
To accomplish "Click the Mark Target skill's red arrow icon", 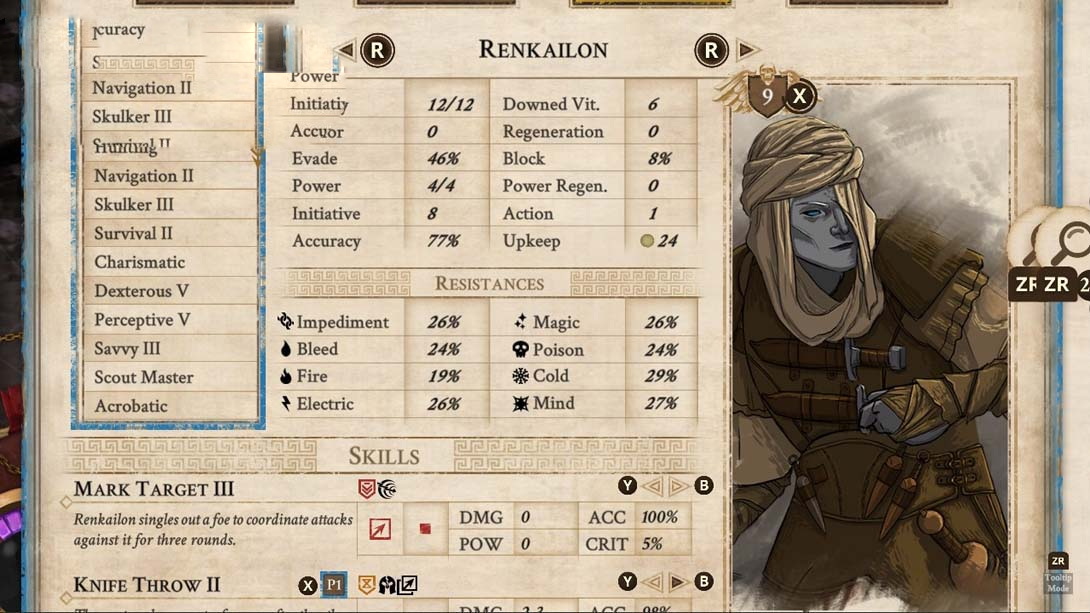I will [x=380, y=530].
